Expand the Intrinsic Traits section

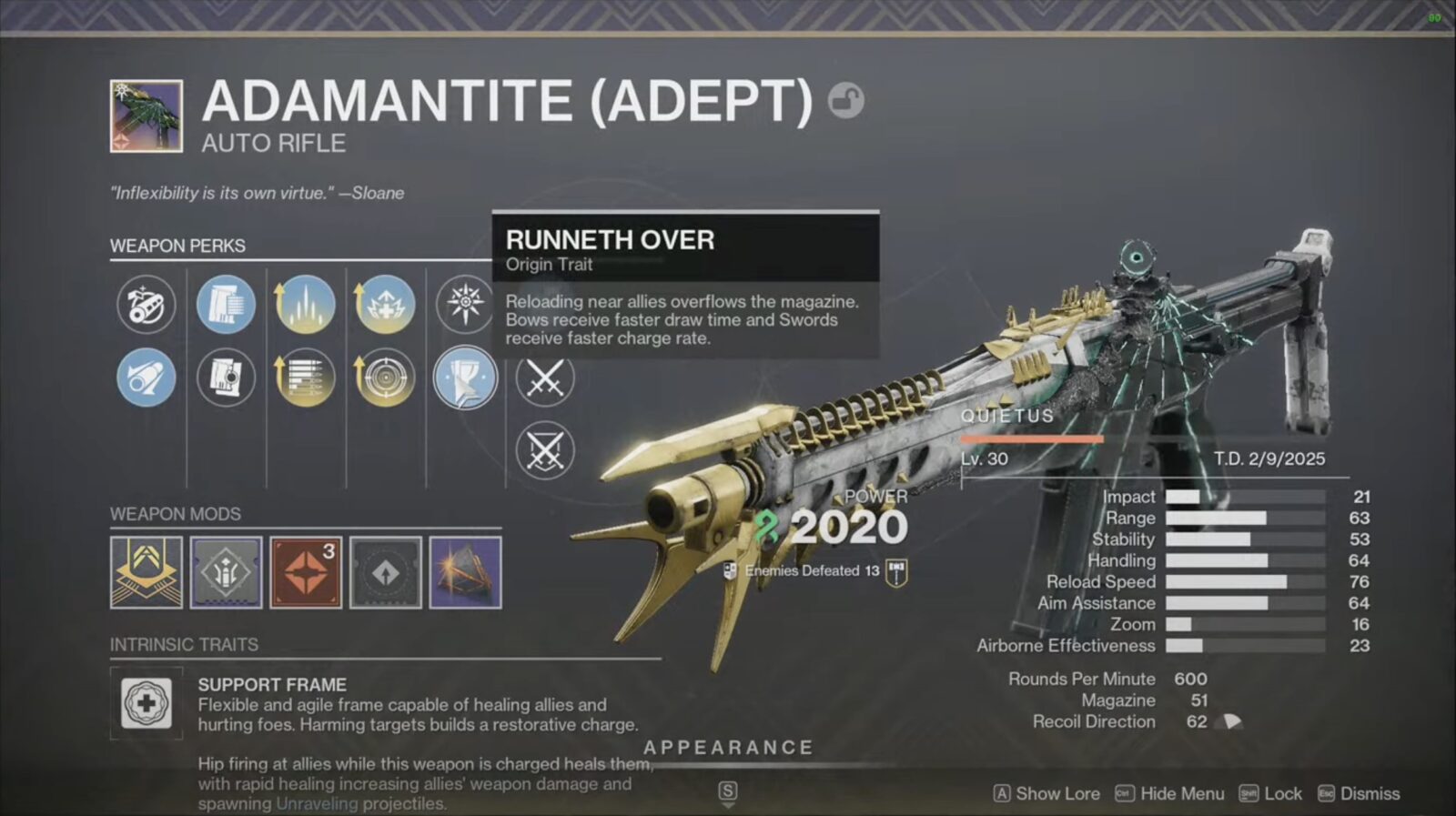(185, 645)
